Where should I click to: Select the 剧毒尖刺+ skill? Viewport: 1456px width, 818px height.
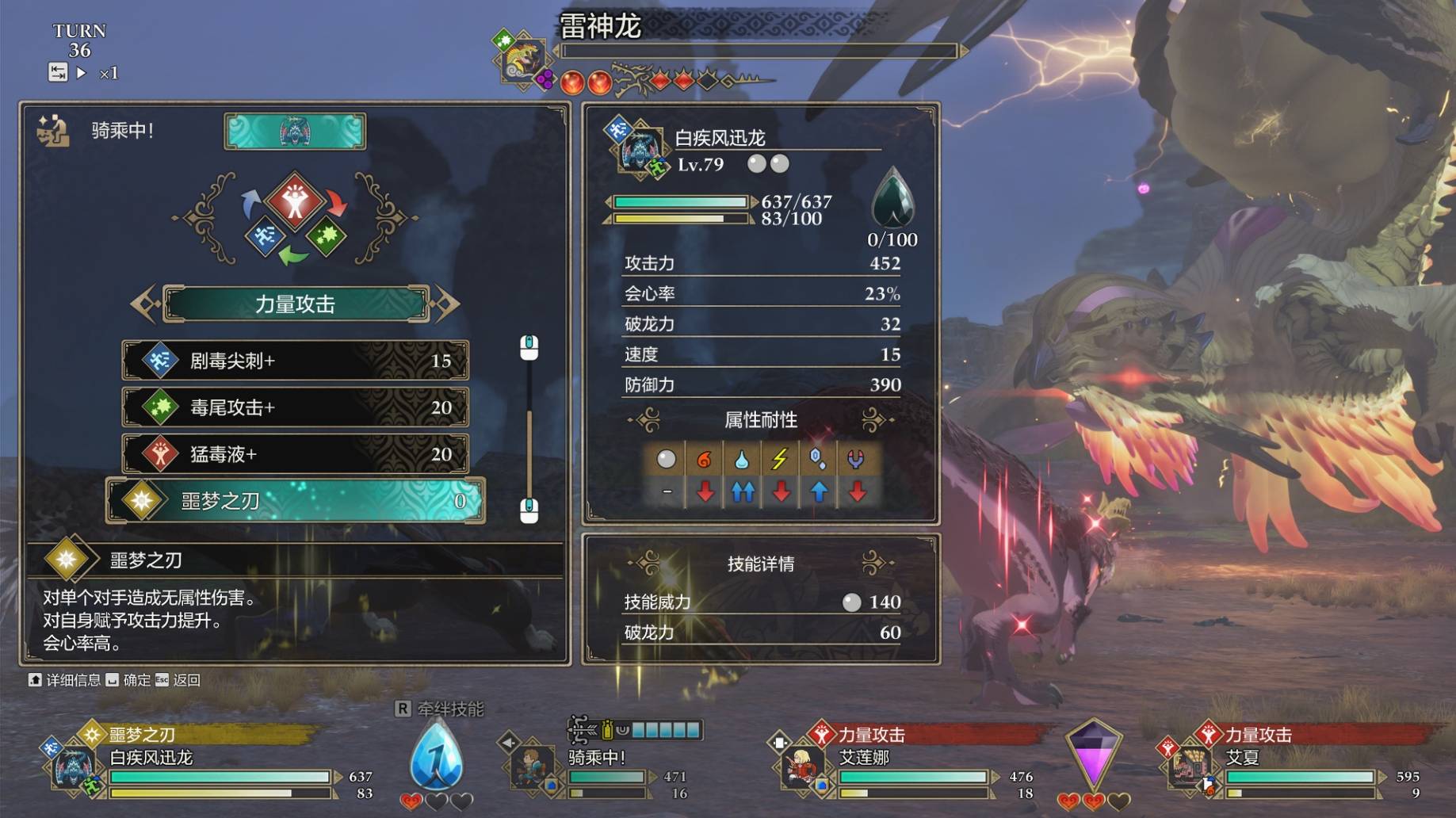[x=295, y=361]
